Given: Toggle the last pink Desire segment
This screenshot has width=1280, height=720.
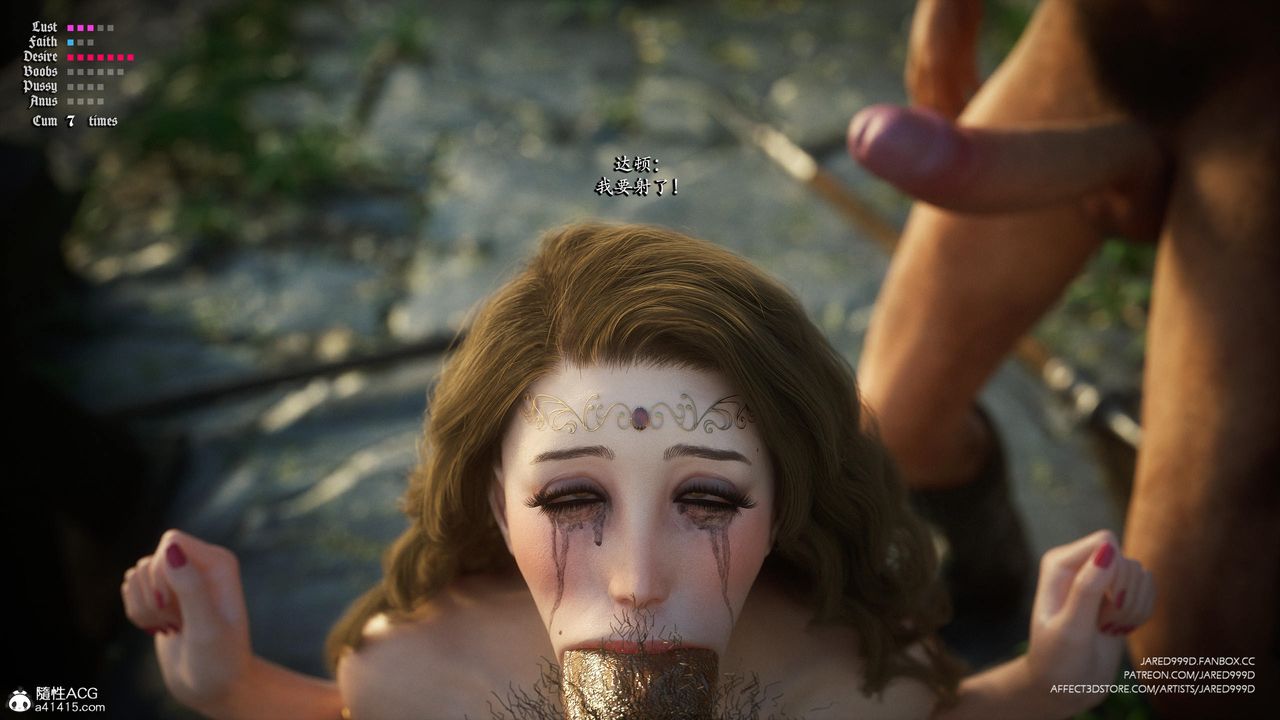Looking at the screenshot, I should [130, 57].
